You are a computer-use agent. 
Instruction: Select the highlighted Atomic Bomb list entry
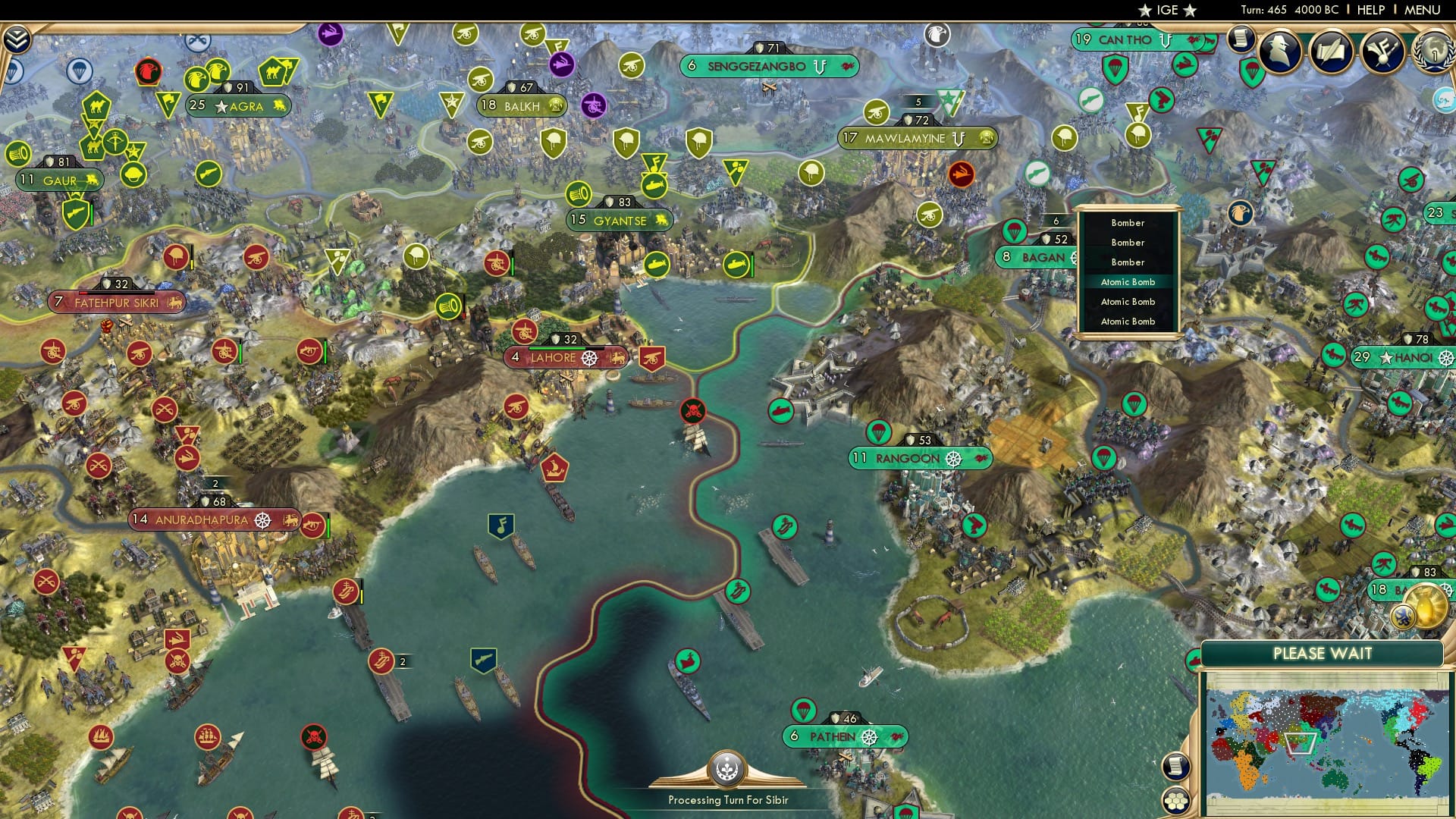click(x=1128, y=281)
